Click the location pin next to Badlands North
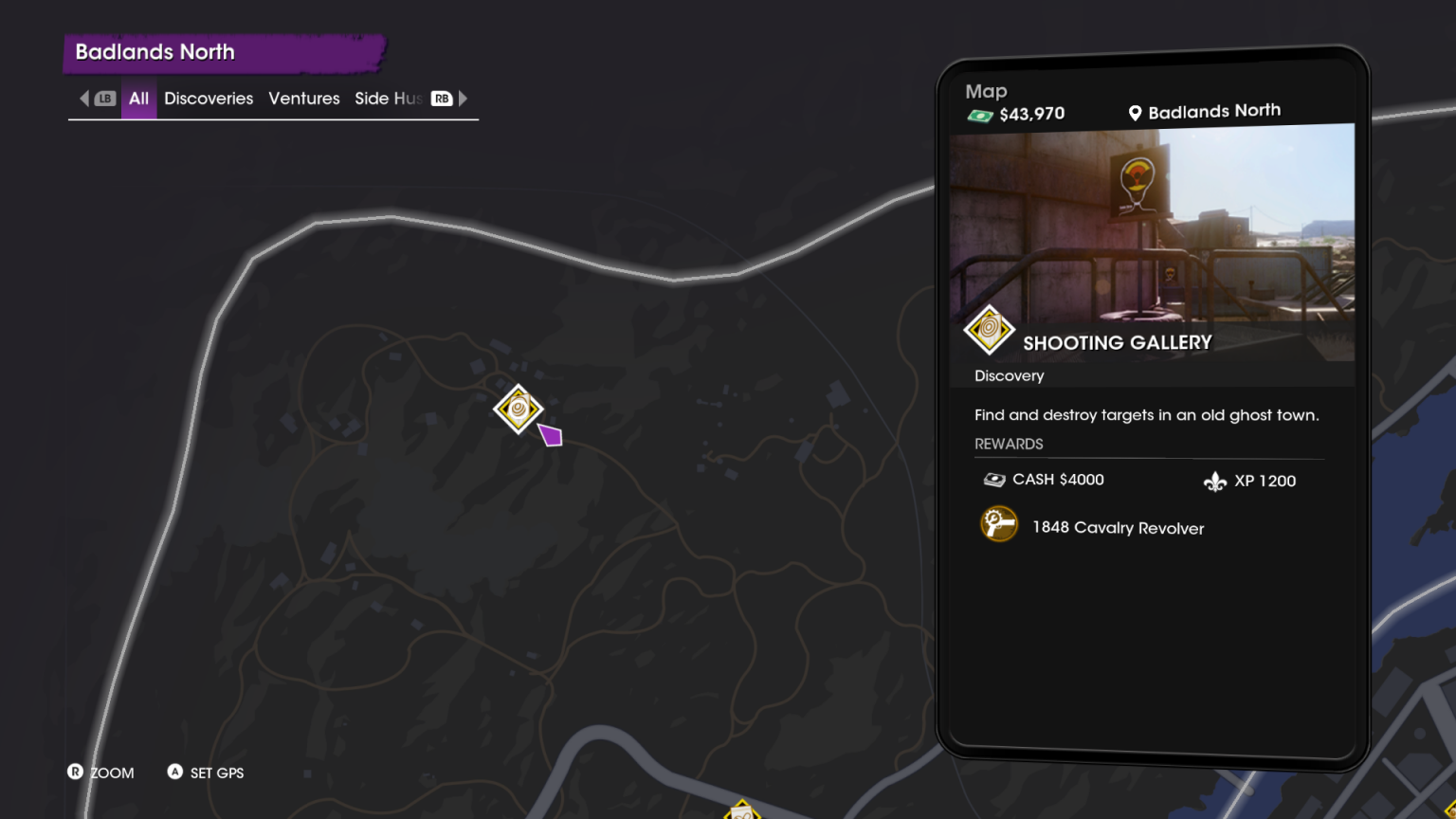This screenshot has height=819, width=1456. point(1134,112)
